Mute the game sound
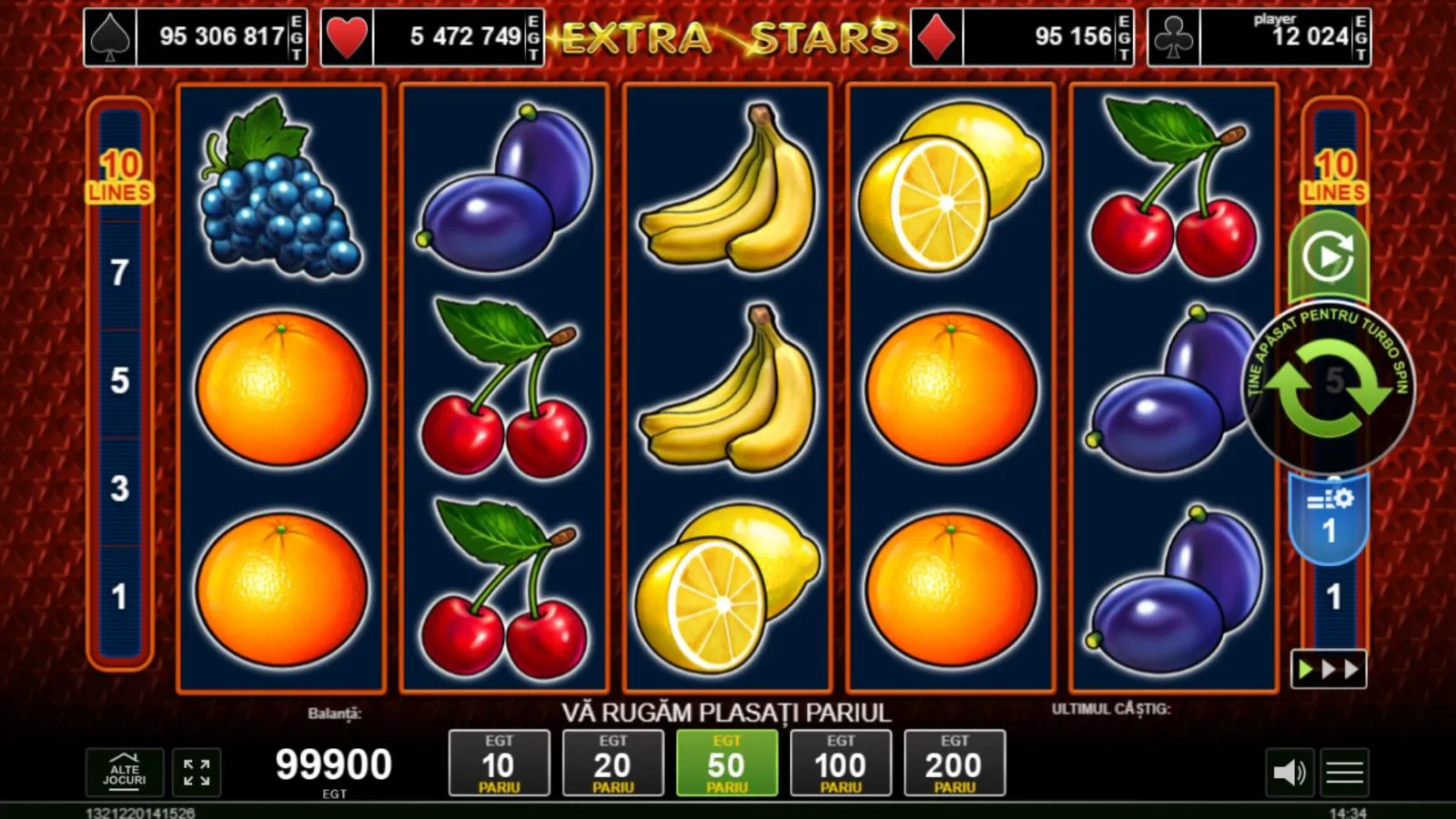1456x819 pixels. (1291, 773)
